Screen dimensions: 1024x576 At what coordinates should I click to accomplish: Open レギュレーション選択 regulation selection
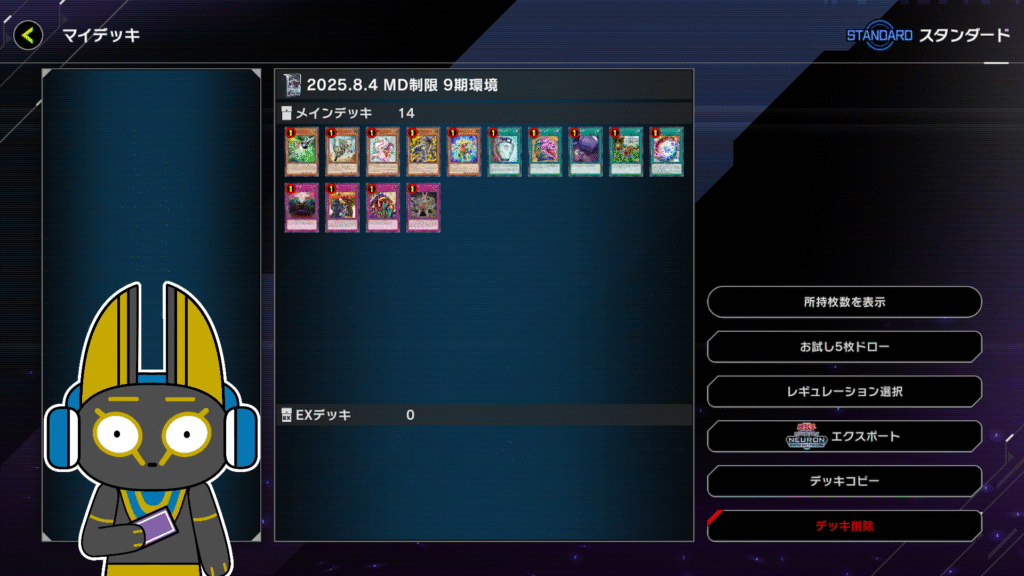[844, 391]
